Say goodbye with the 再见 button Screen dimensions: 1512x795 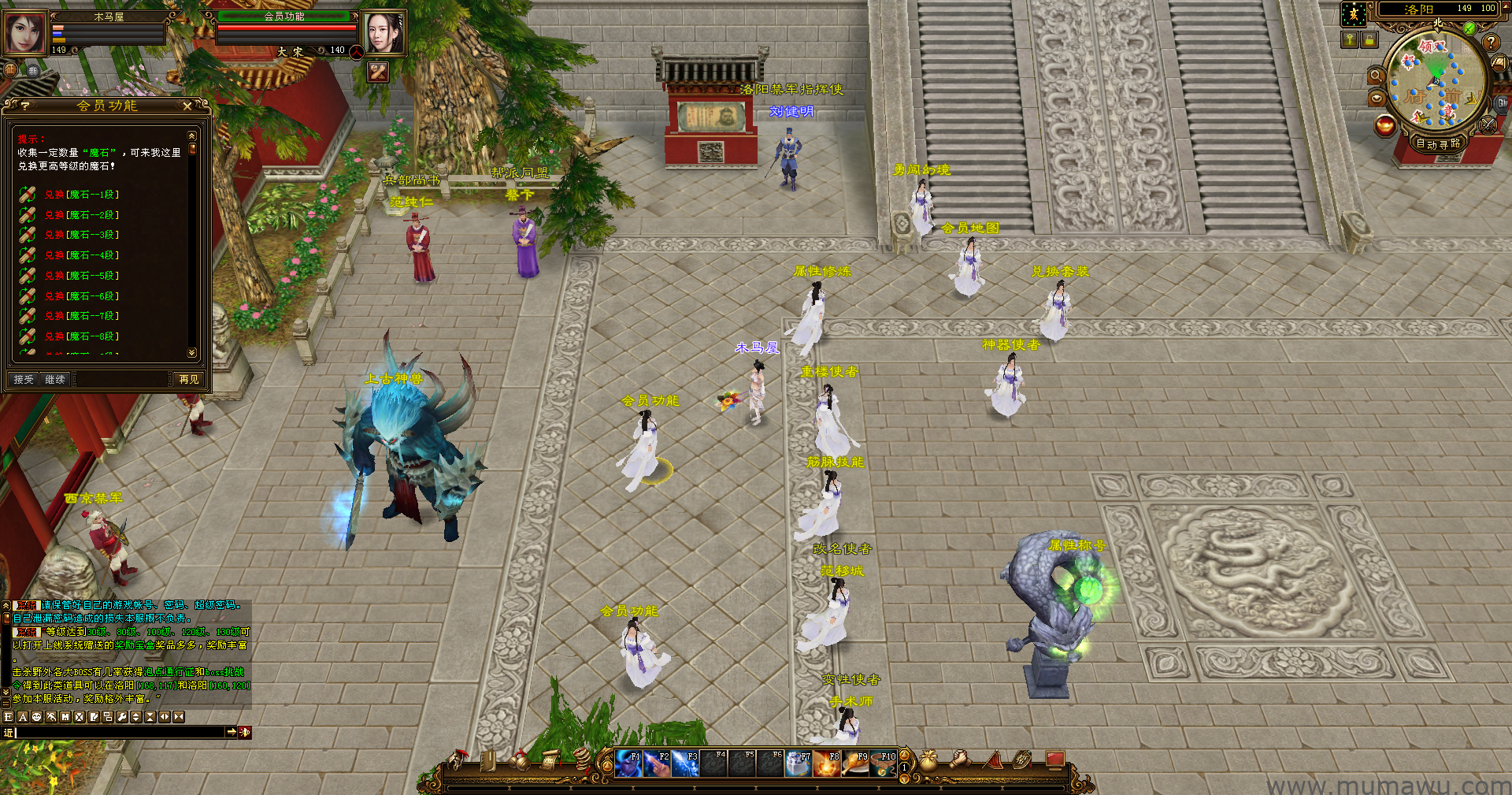pos(189,380)
